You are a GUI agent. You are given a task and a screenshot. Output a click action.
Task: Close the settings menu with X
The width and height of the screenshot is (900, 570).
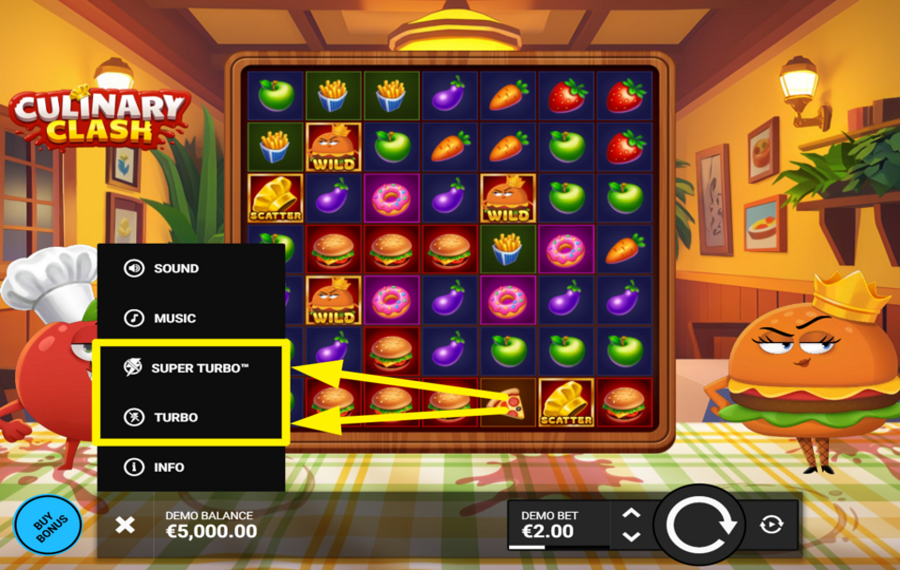(x=125, y=525)
